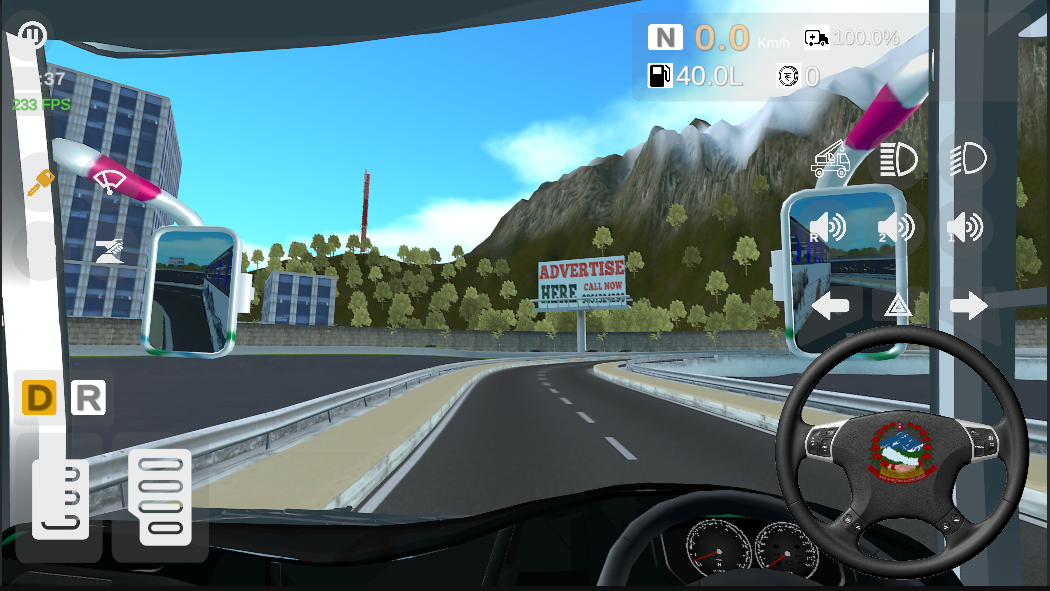This screenshot has width=1050, height=591.
Task: Toggle the high beam headlights
Action: pos(898,159)
